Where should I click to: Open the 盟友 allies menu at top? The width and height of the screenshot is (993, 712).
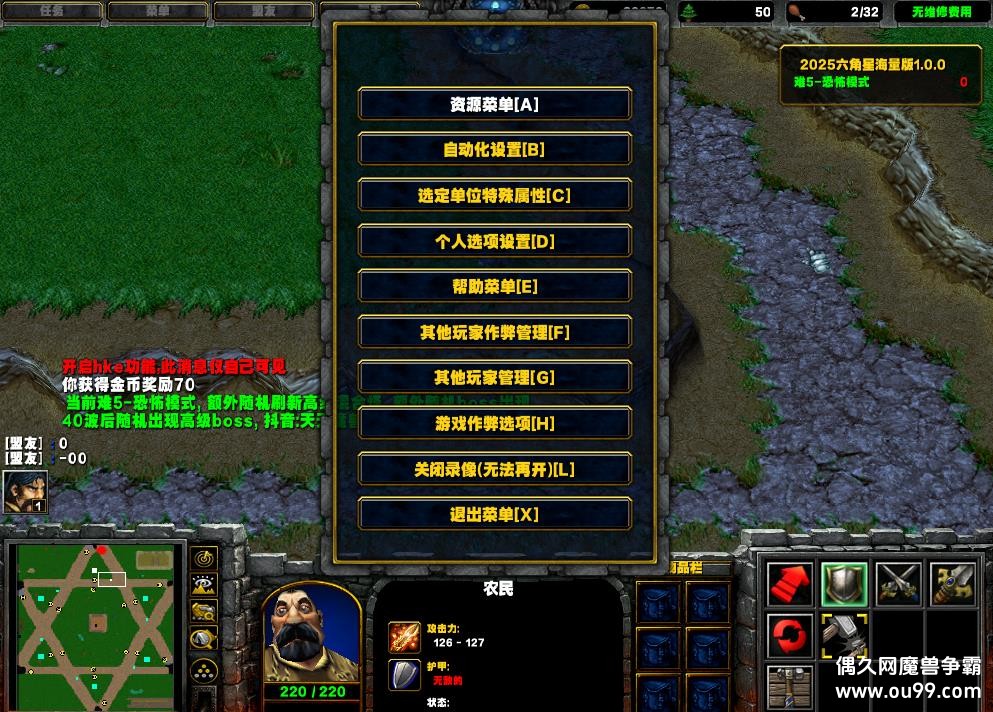click(x=263, y=11)
